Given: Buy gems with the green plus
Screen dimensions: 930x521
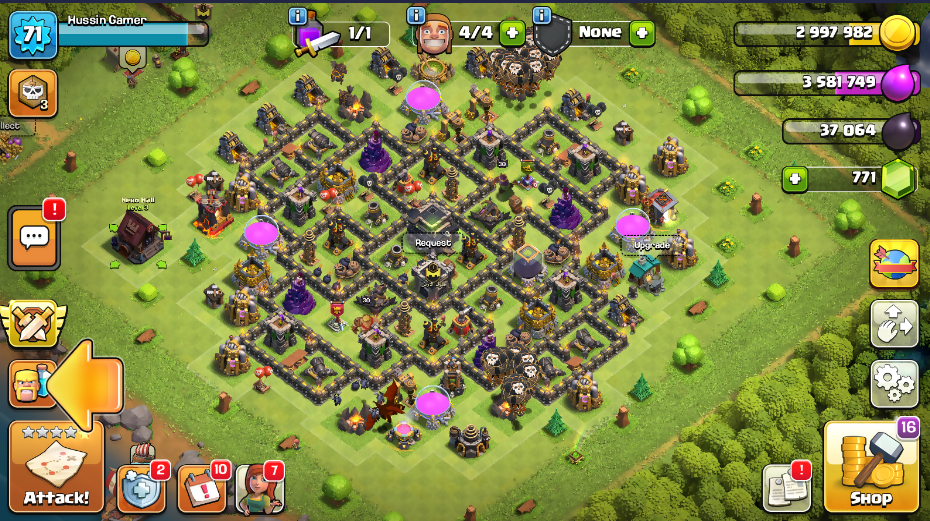Looking at the screenshot, I should pos(796,180).
